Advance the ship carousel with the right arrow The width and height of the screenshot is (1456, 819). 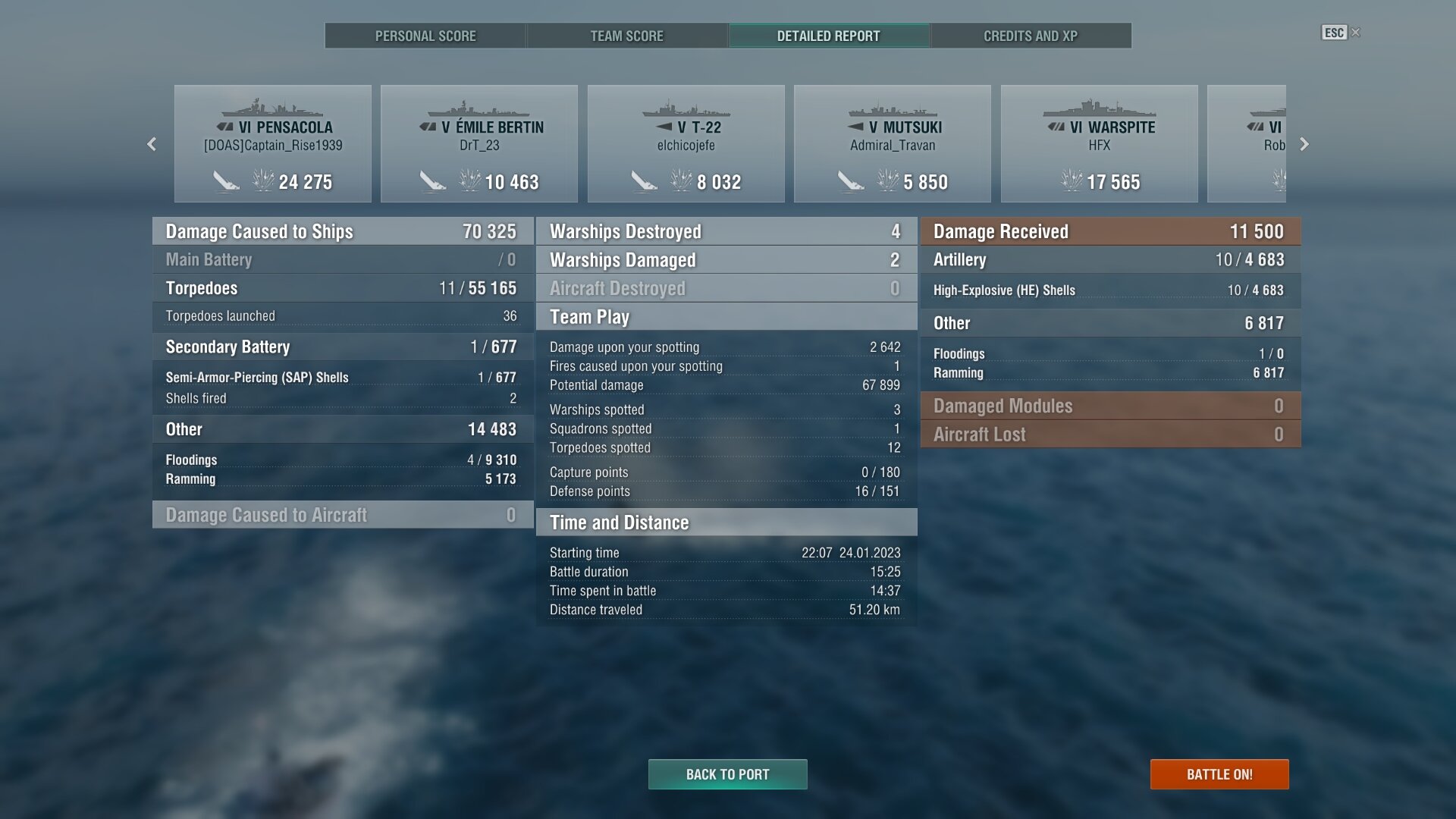click(x=1304, y=144)
